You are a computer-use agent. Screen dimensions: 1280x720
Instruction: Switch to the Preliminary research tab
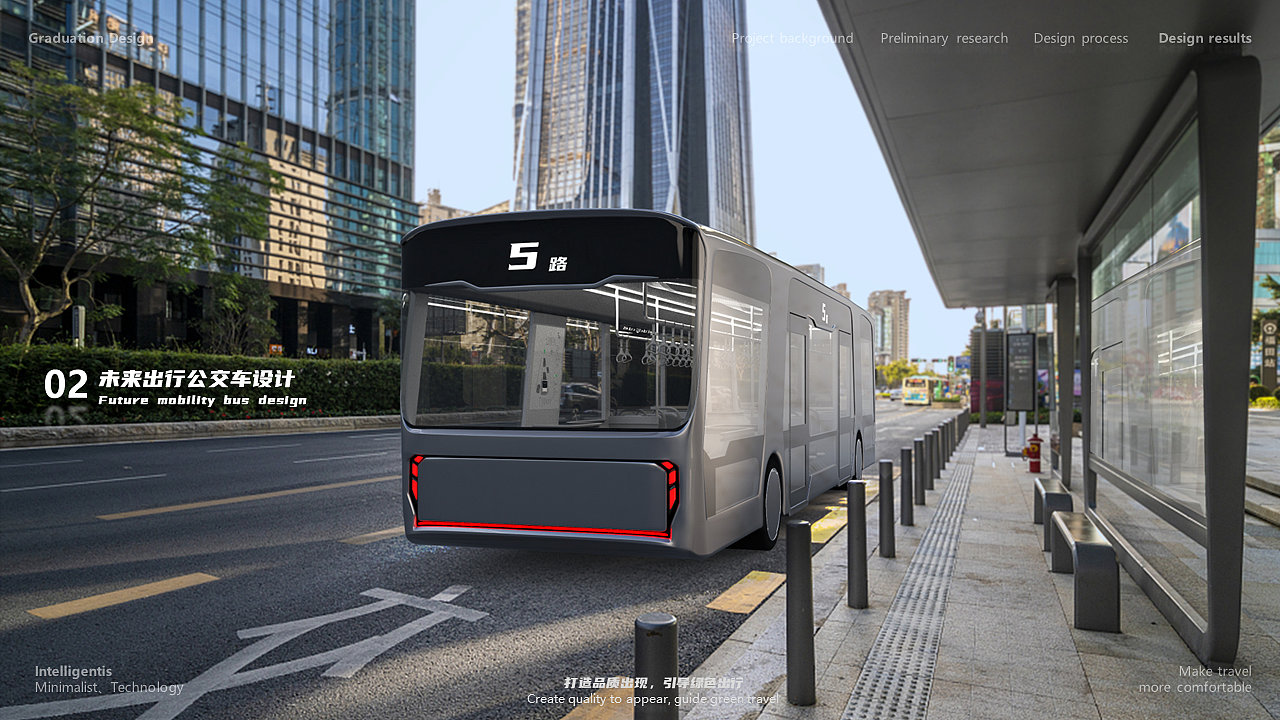(x=944, y=38)
